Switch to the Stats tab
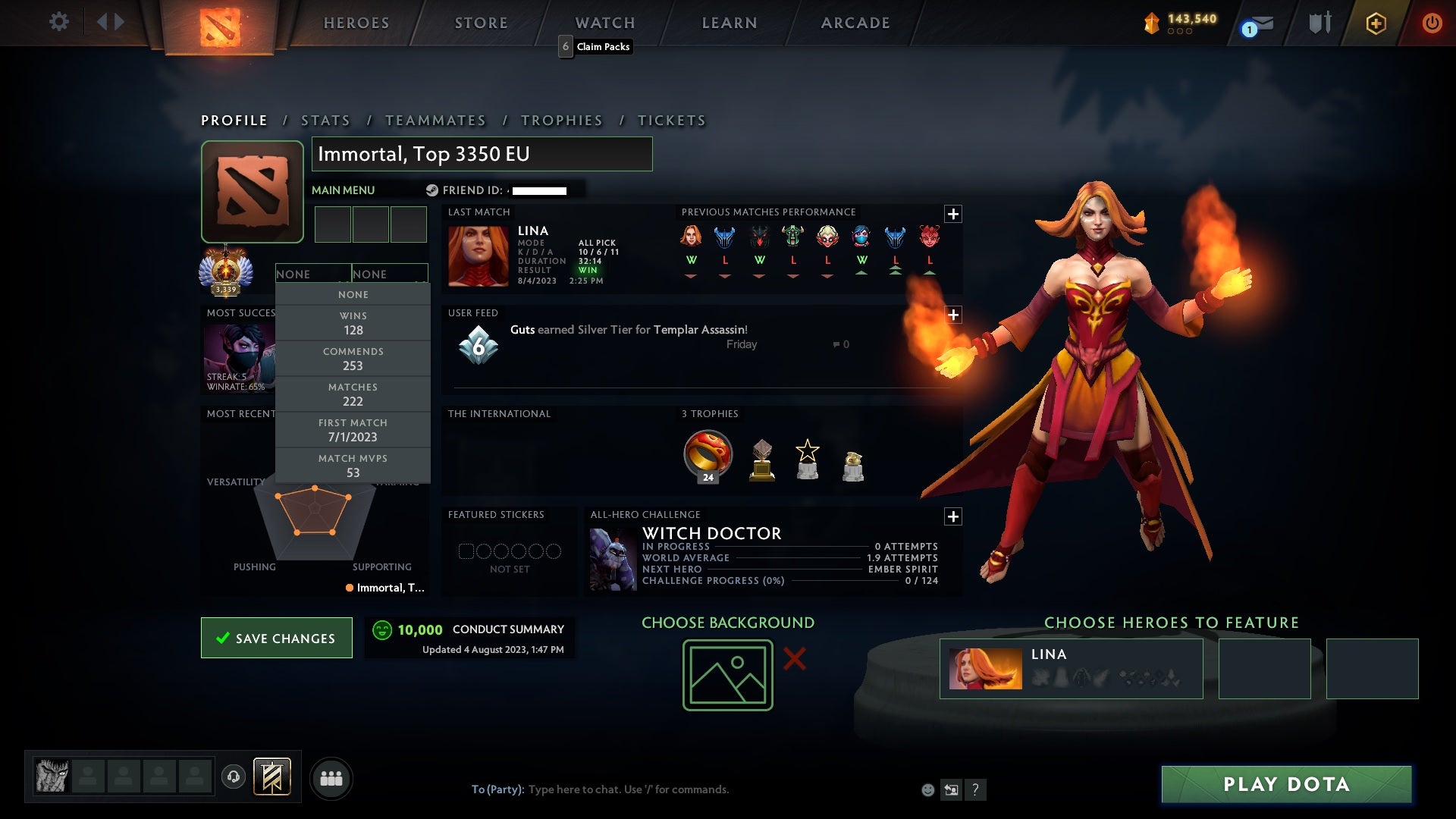The image size is (1456, 819). coord(325,120)
